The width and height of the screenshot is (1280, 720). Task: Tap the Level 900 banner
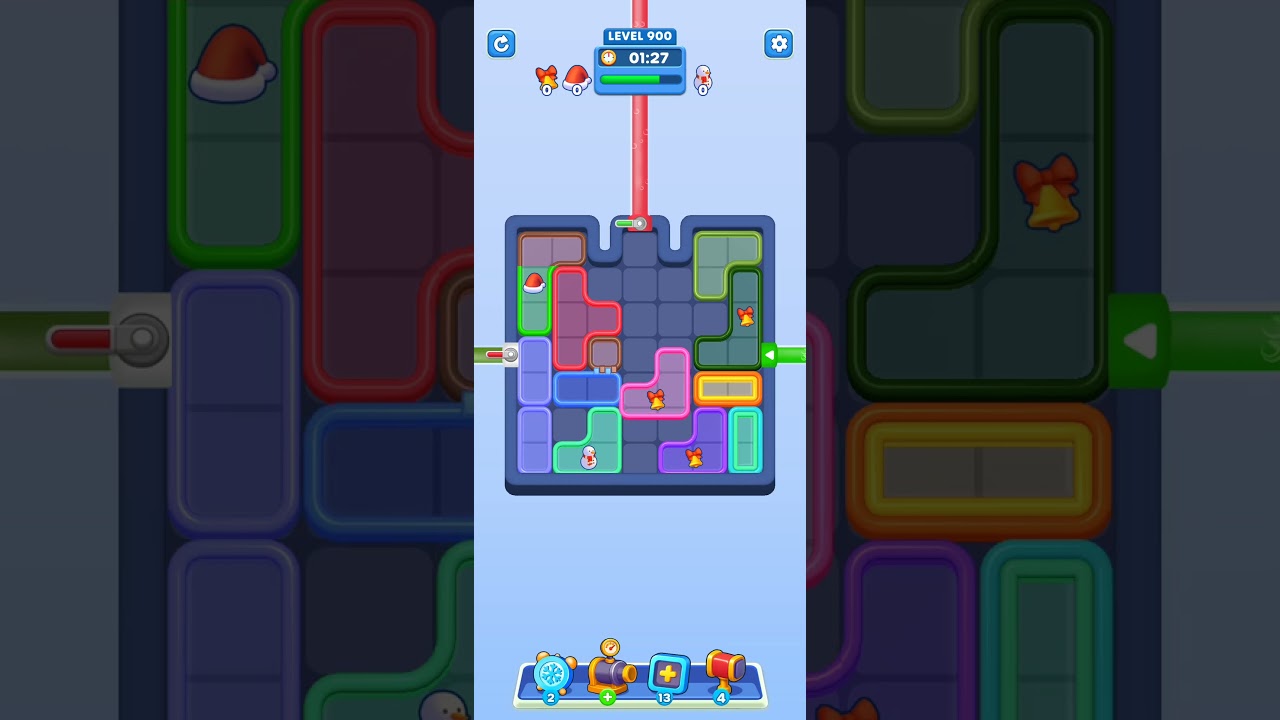tap(639, 36)
